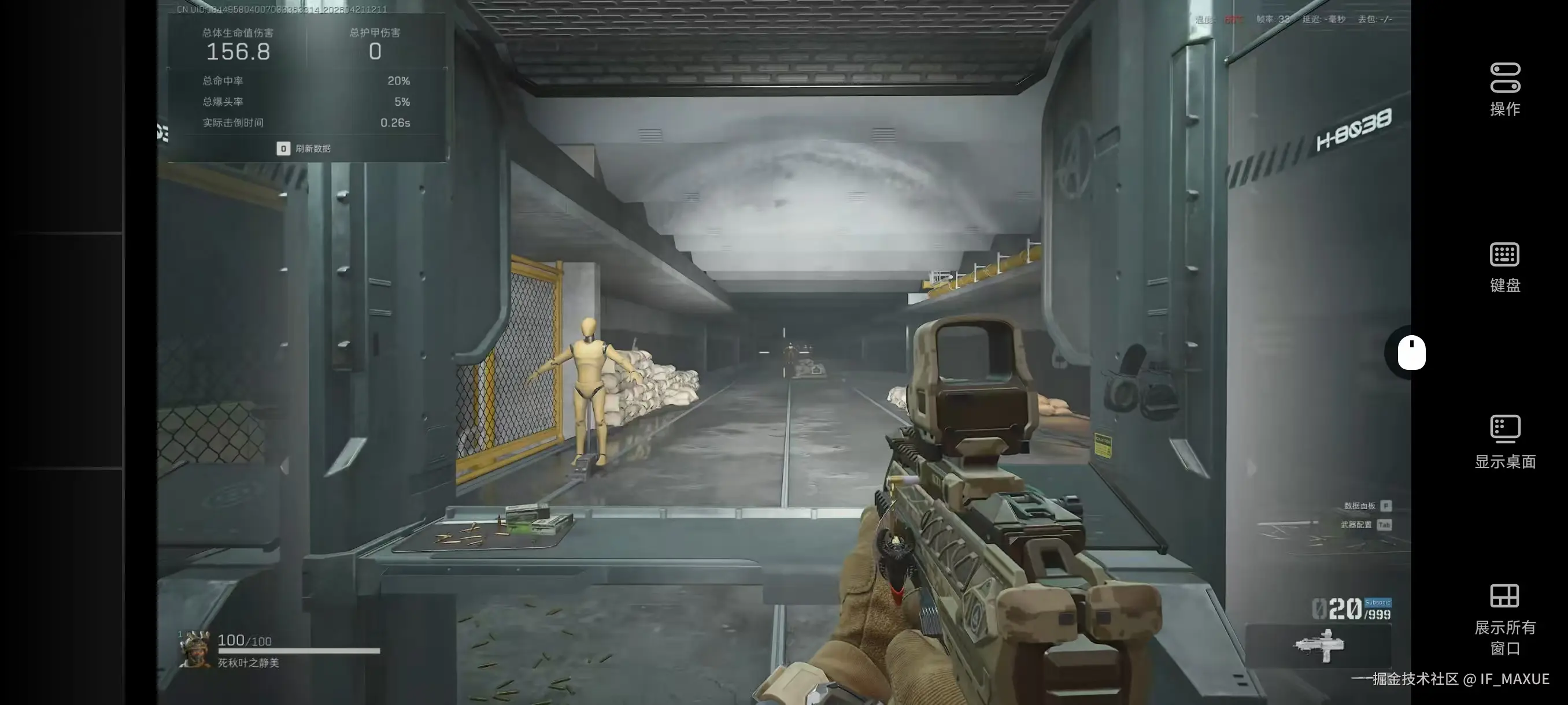Click the player operator portrait
This screenshot has width=1568, height=705.
pyautogui.click(x=195, y=649)
